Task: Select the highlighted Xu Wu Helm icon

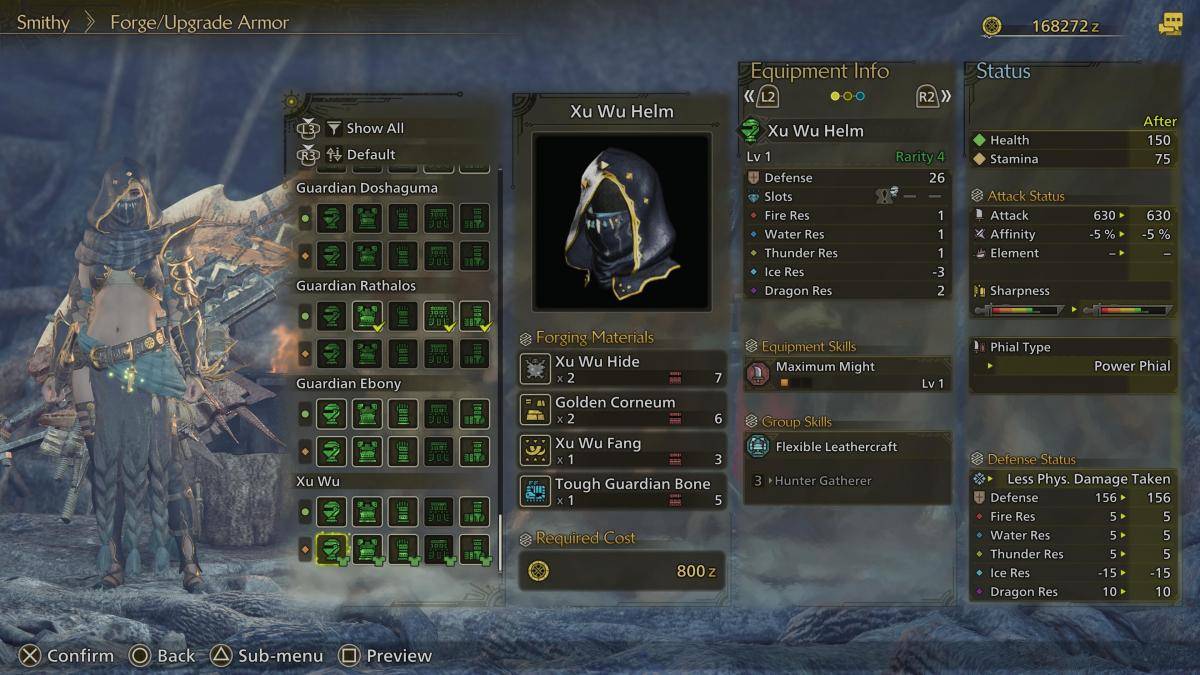Action: tap(332, 548)
